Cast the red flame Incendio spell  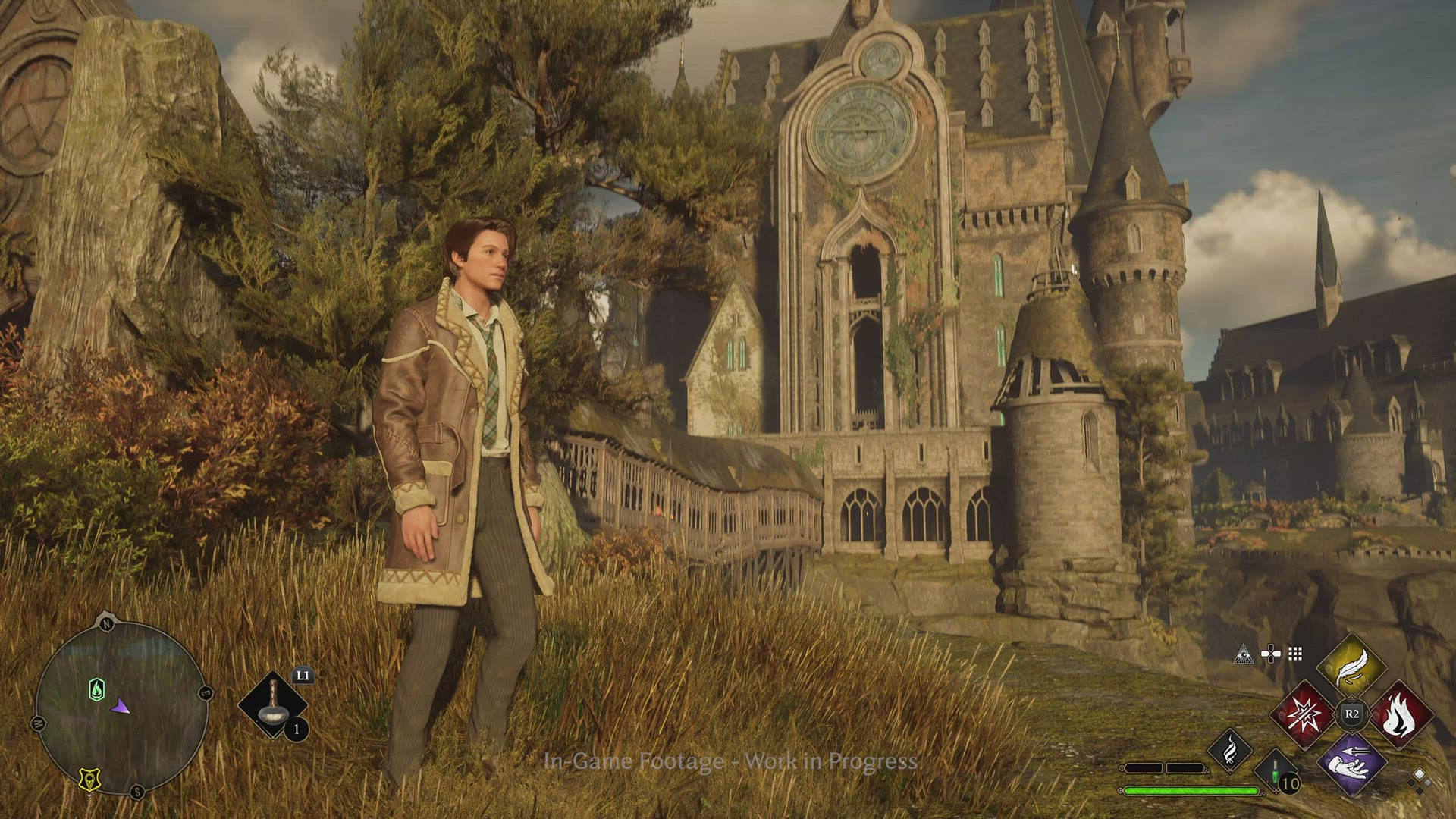pos(1400,714)
